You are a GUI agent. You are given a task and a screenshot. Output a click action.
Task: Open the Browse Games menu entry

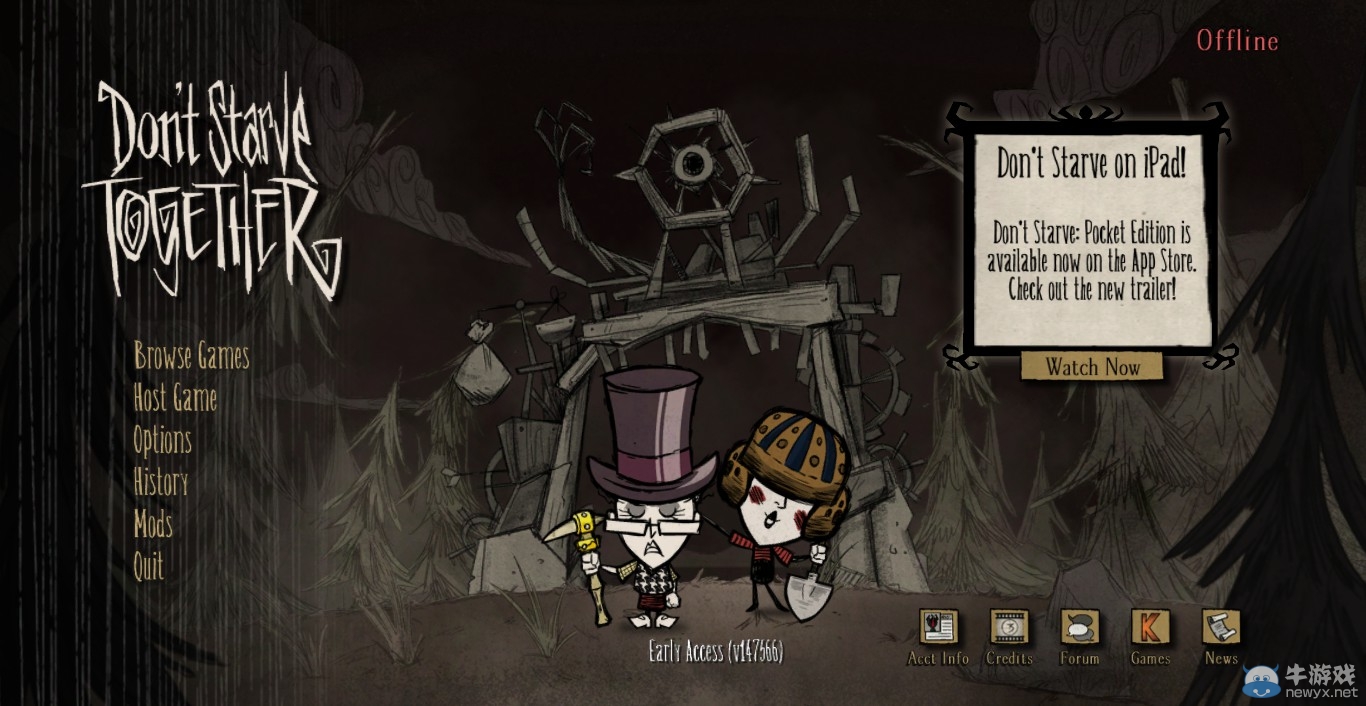pos(191,356)
